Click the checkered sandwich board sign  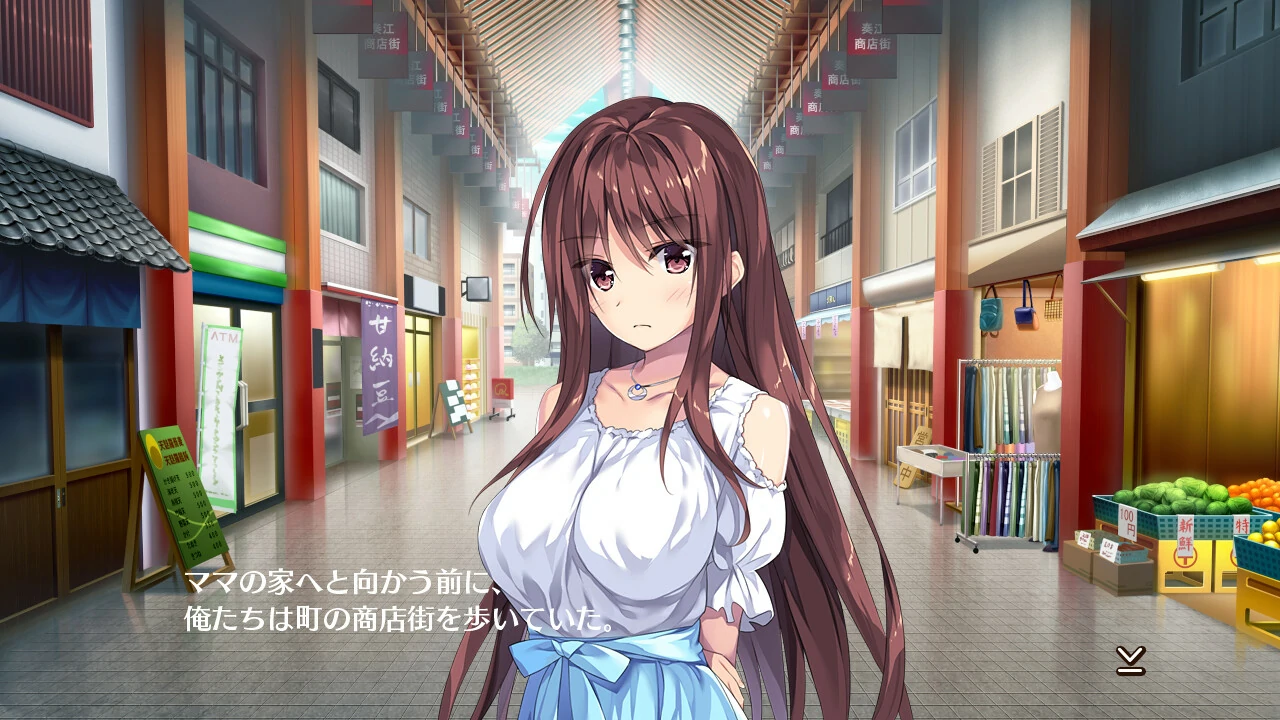pos(456,400)
